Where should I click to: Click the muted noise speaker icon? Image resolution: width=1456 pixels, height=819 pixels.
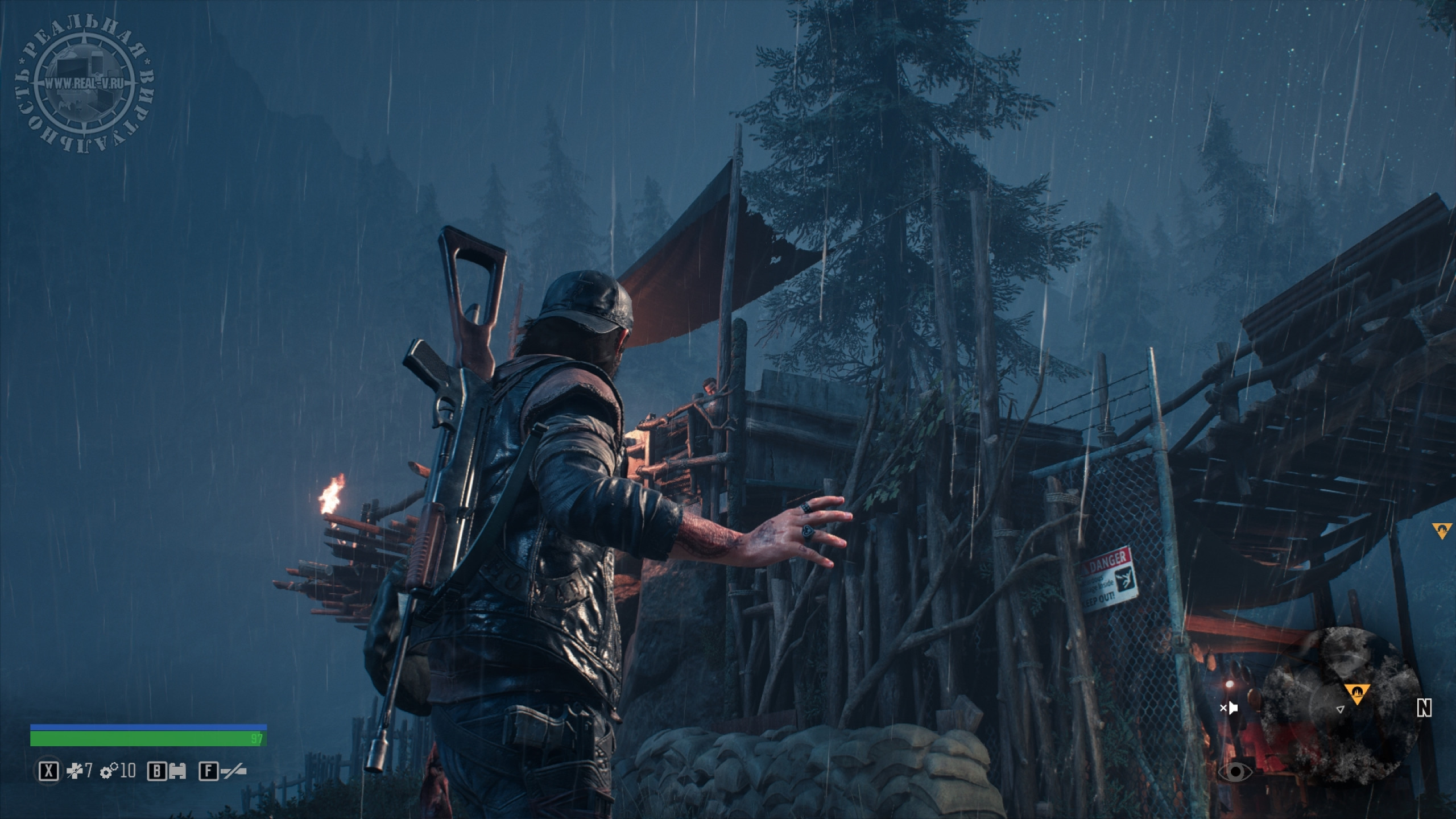point(1230,708)
